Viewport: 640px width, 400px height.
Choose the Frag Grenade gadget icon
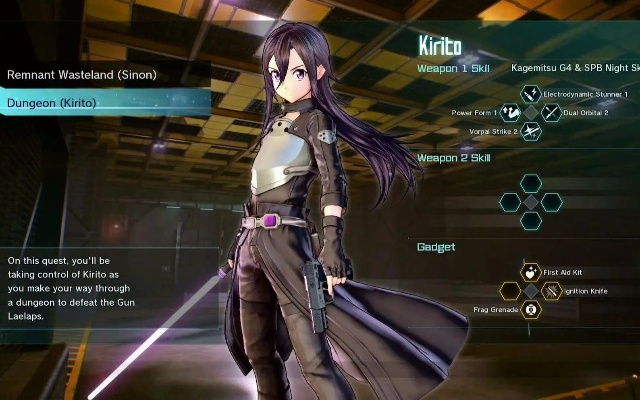click(x=530, y=310)
